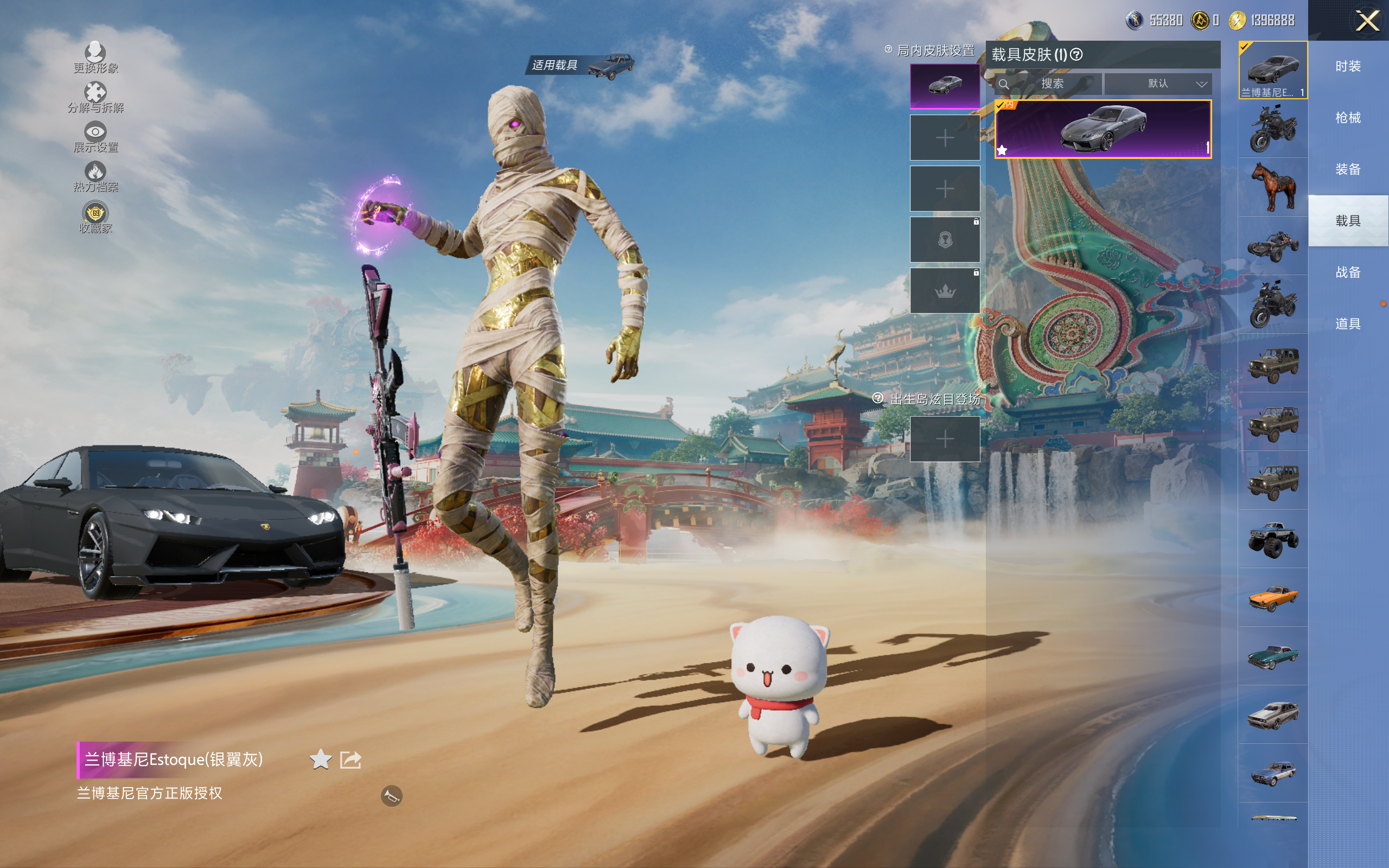Open the 默认 sort dropdown
Image resolution: width=1389 pixels, height=868 pixels.
[1158, 84]
